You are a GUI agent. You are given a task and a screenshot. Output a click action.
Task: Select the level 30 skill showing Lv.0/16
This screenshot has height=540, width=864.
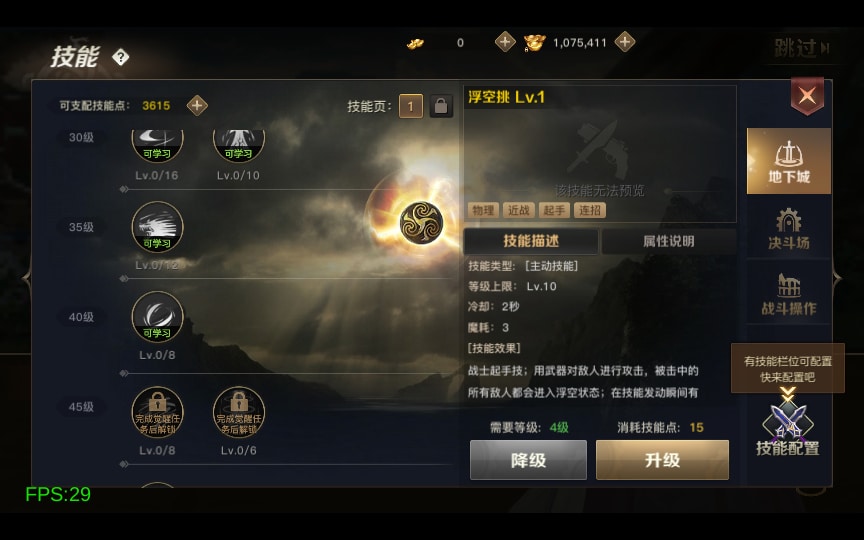click(158, 145)
